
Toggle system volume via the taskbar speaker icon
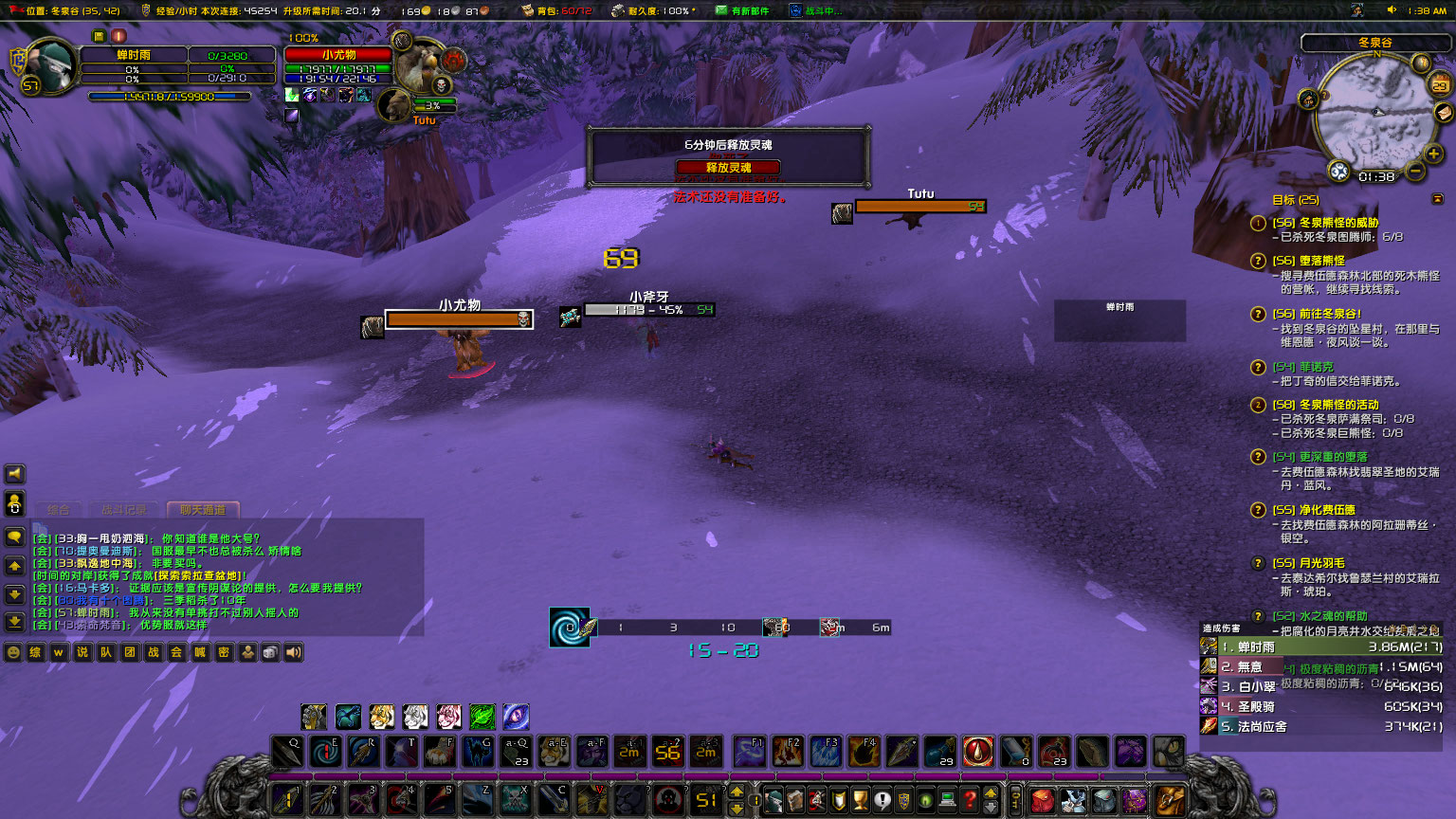[x=1392, y=9]
